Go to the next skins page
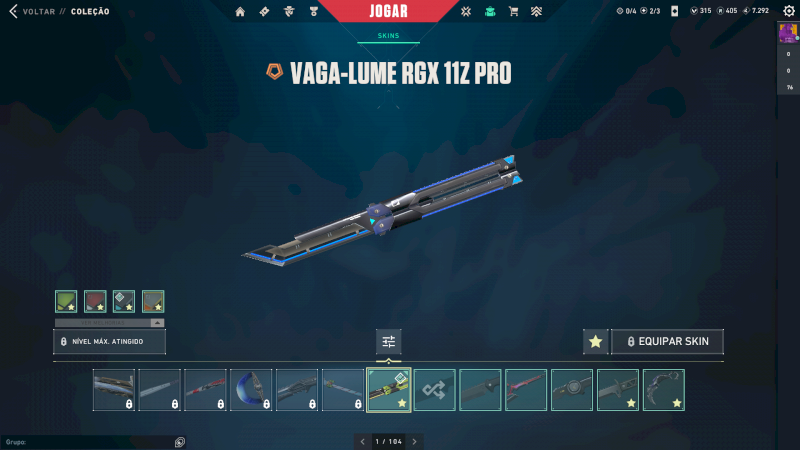Viewport: 800px width, 450px height. (x=415, y=441)
